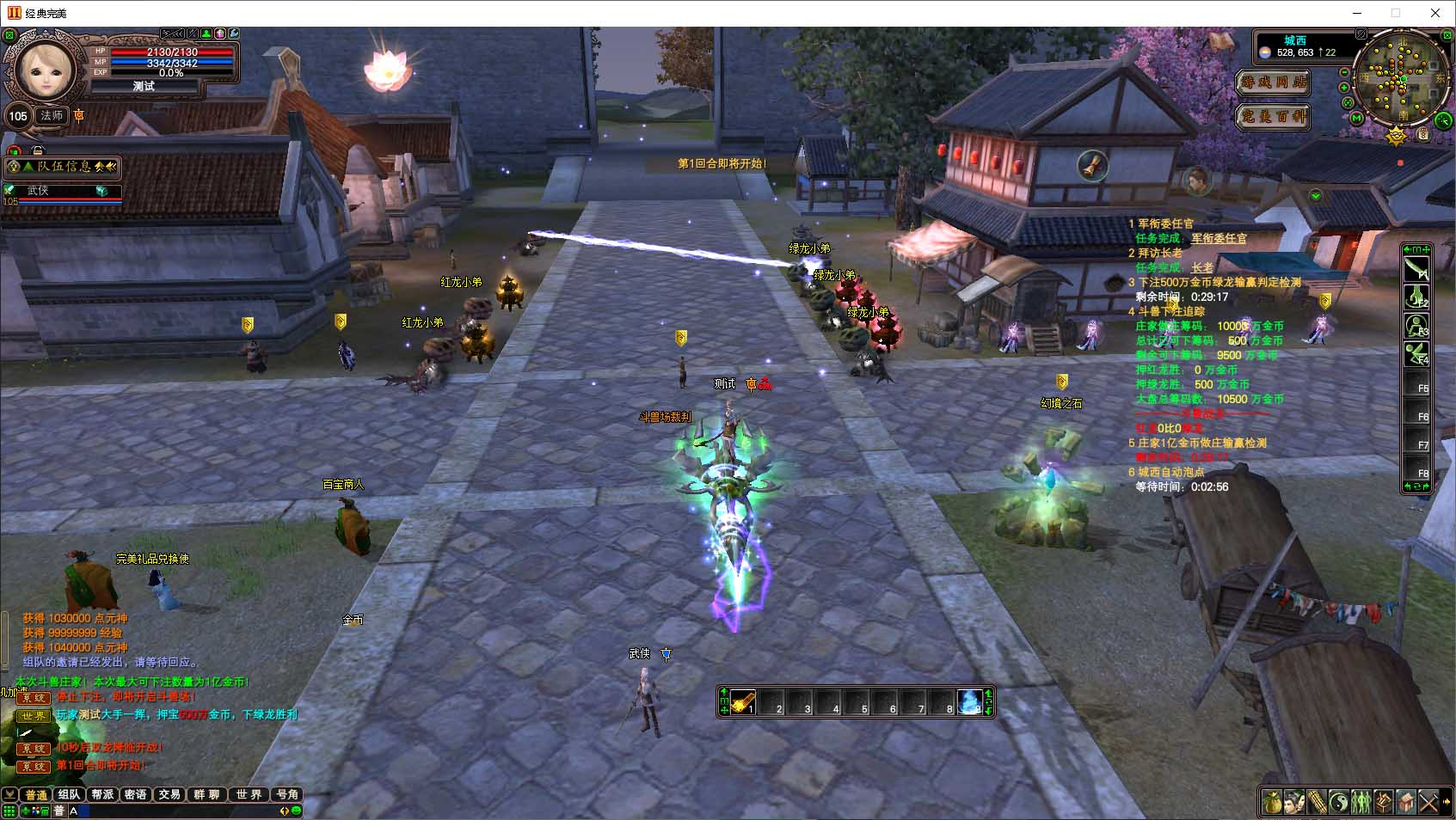The image size is (1456, 820).
Task: Click the circular minimap
Action: click(x=1402, y=77)
